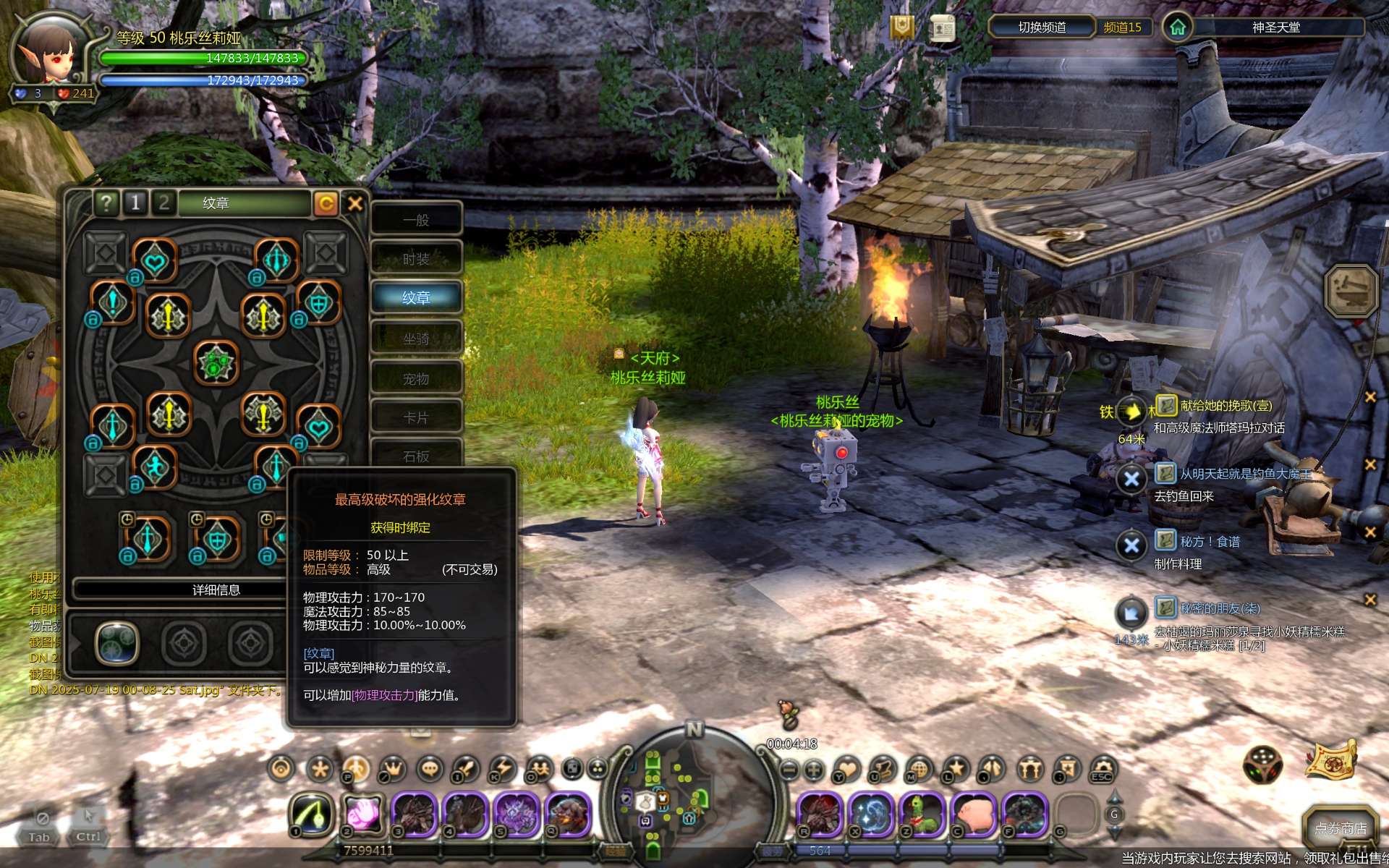This screenshot has height=868, width=1389.
Task: Open the 点券商店 cash shop
Action: (x=1340, y=827)
